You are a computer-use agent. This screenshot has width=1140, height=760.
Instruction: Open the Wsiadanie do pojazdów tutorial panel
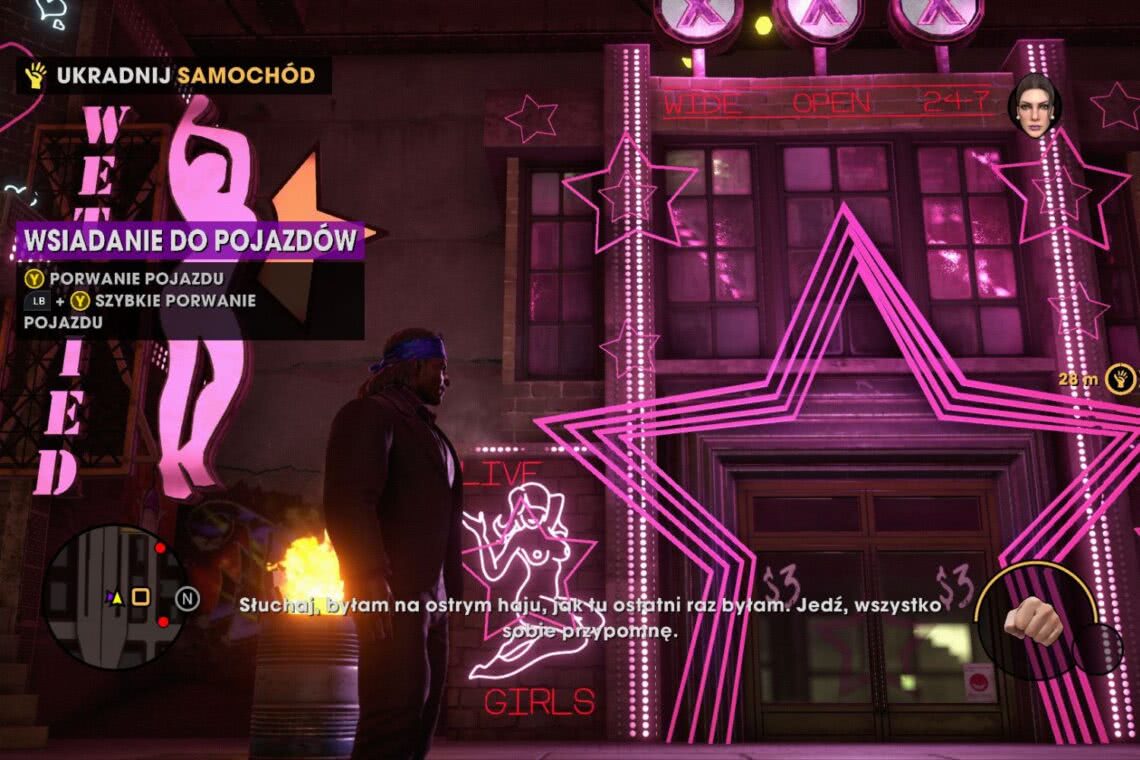tap(189, 241)
